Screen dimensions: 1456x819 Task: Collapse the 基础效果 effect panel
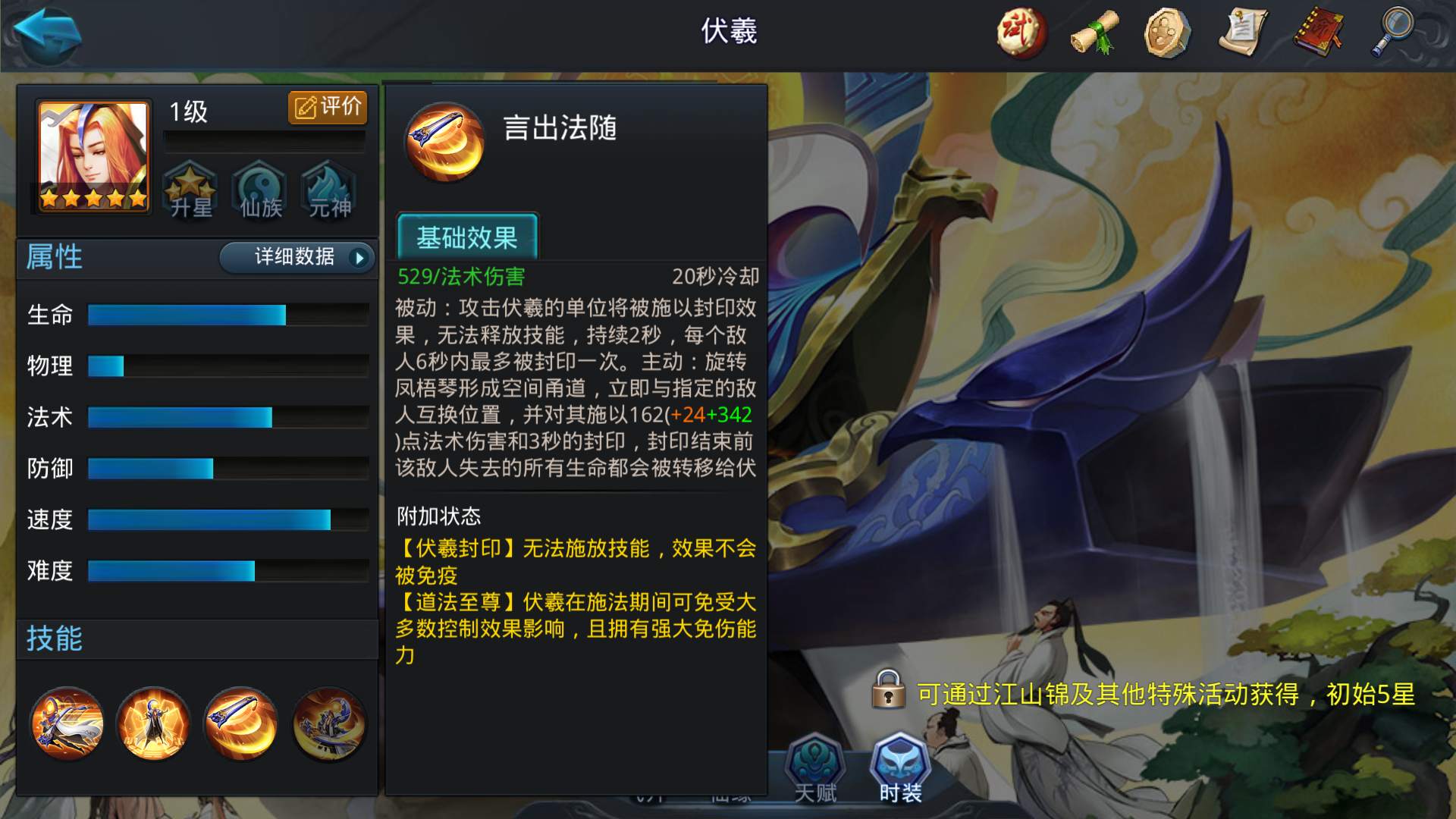(x=468, y=237)
